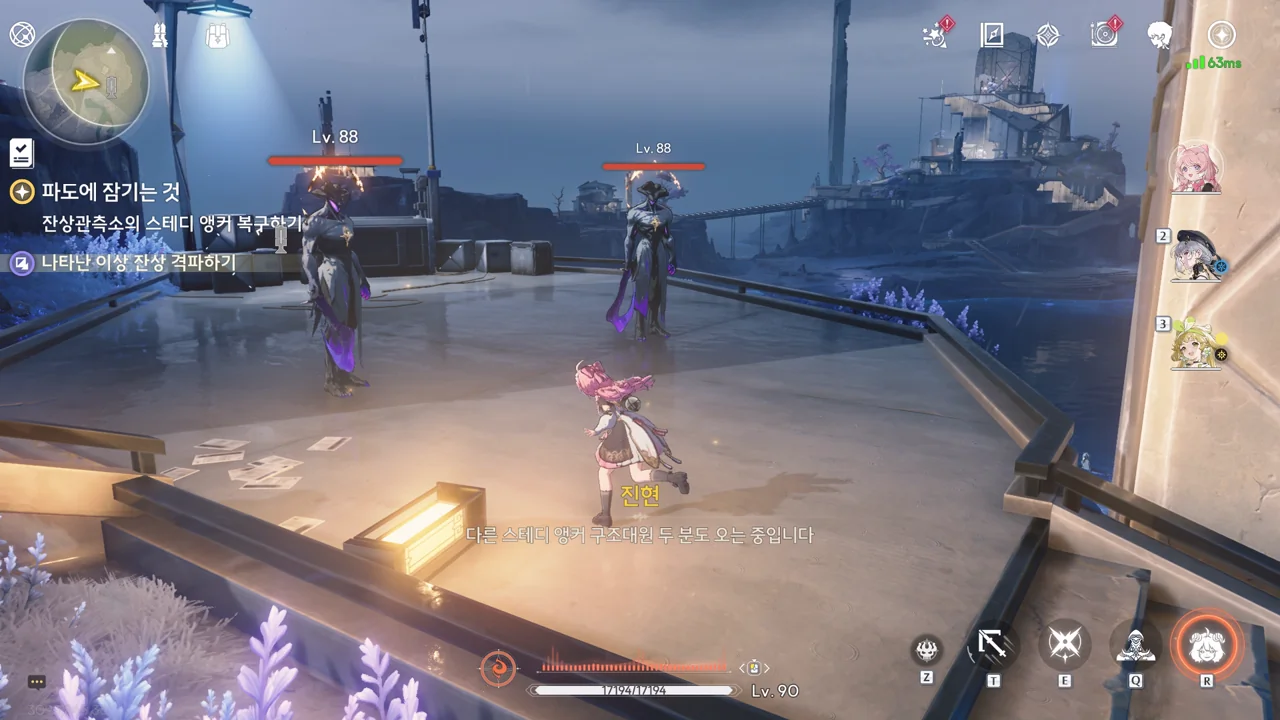
Task: Open the twin-tower icon near the minimap
Action: tap(160, 36)
